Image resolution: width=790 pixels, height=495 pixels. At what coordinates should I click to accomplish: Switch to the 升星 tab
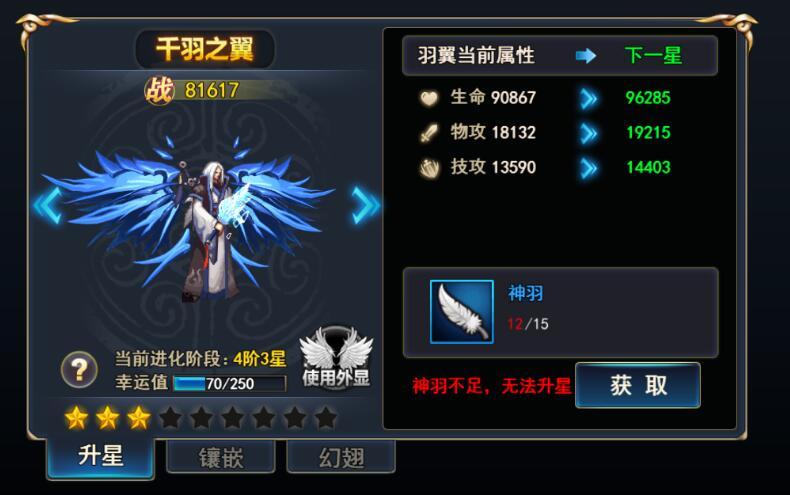tap(100, 456)
